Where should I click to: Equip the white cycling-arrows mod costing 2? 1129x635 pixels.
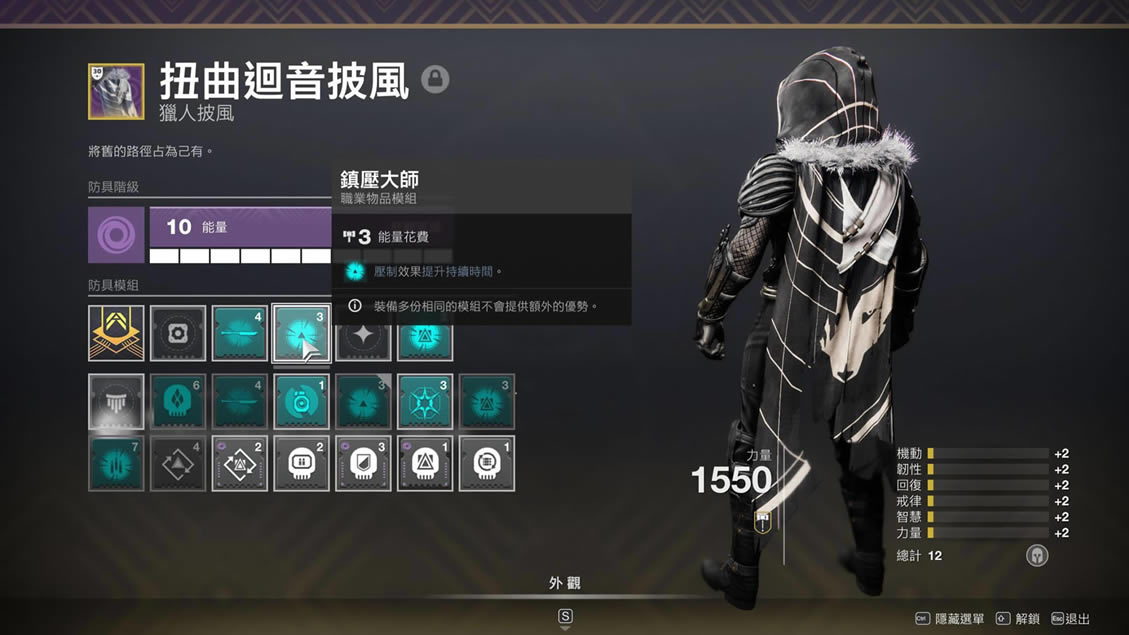[240, 463]
